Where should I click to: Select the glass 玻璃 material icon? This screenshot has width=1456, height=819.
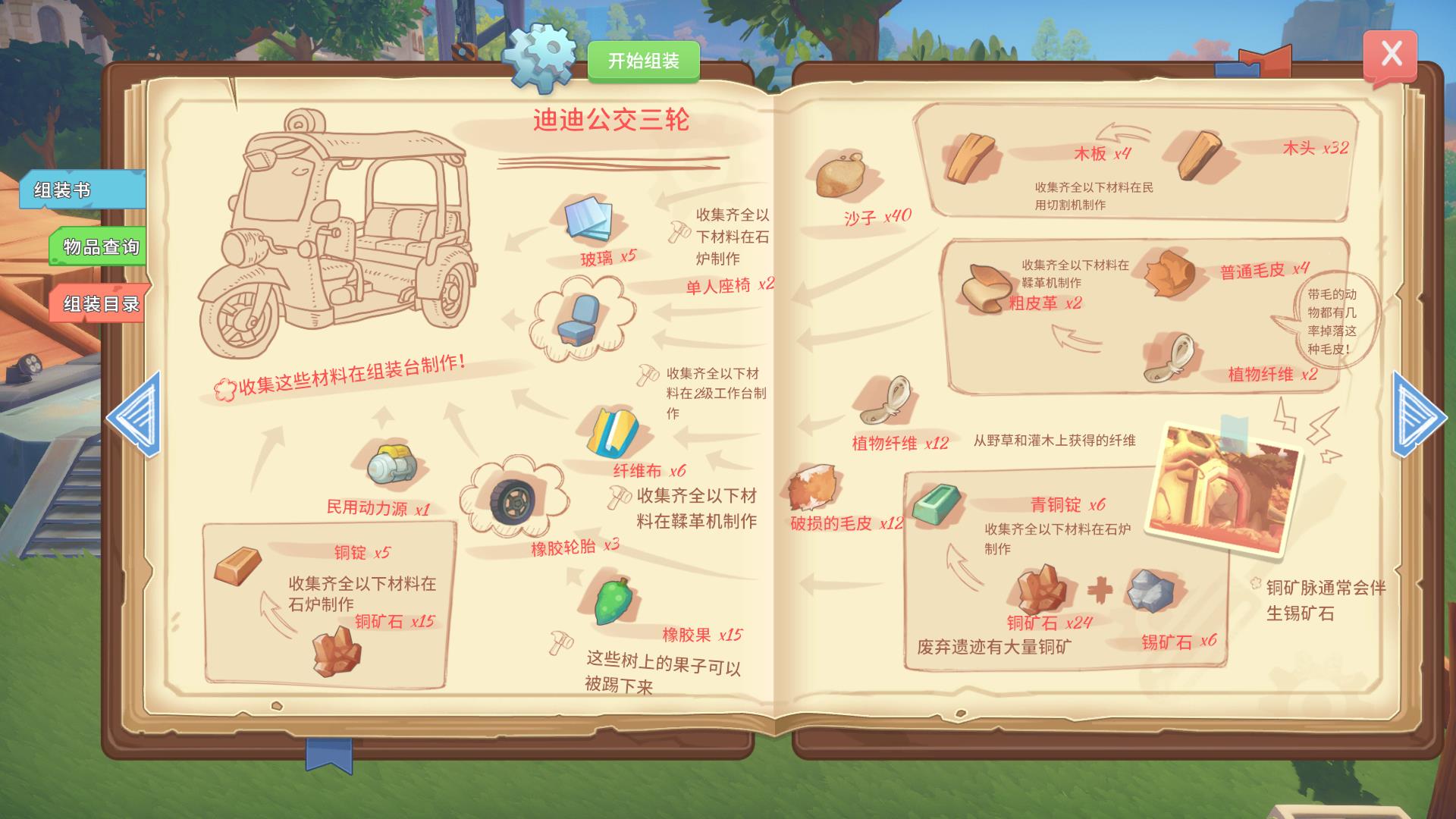pos(589,220)
